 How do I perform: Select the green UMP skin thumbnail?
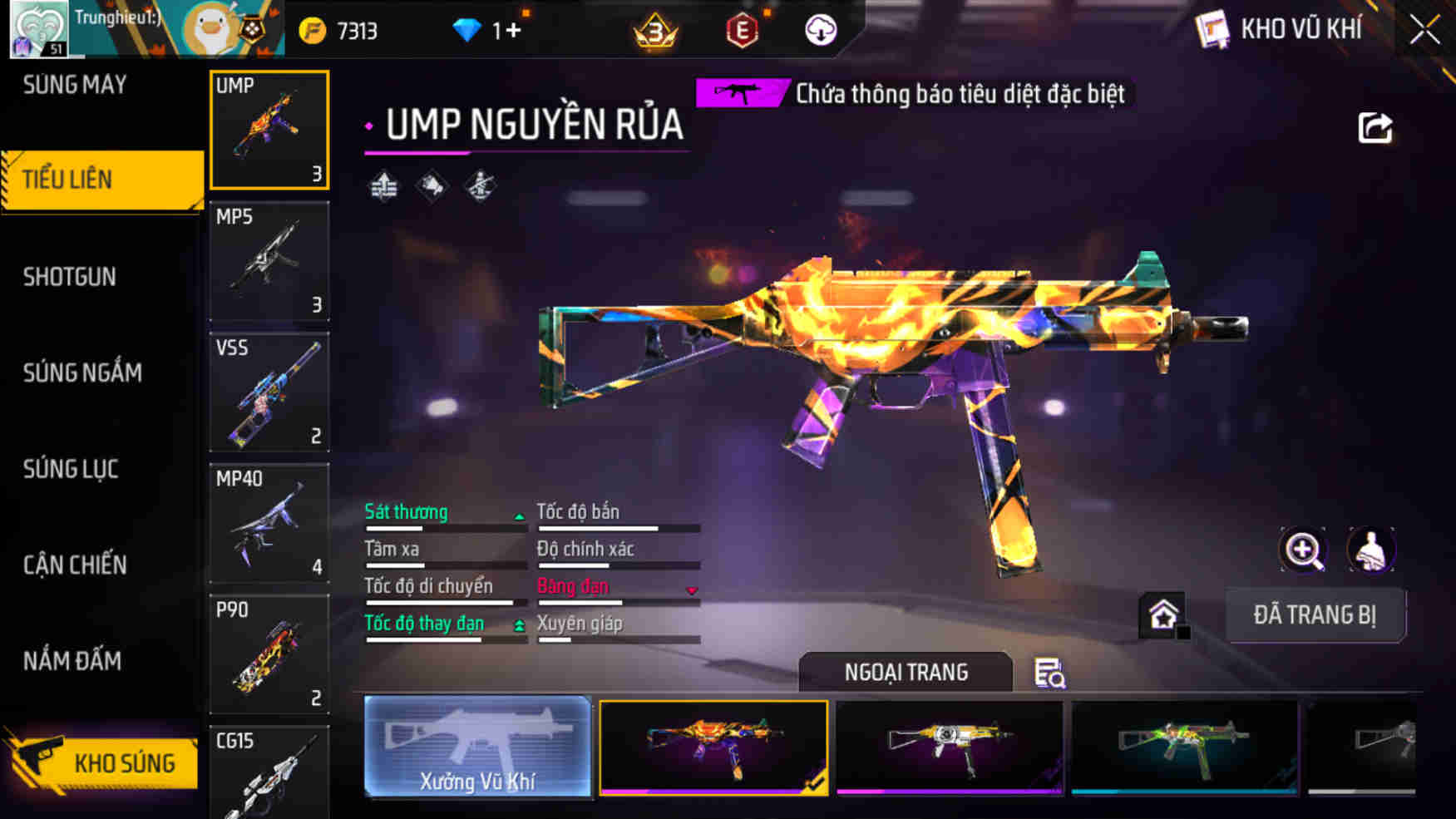click(1184, 747)
